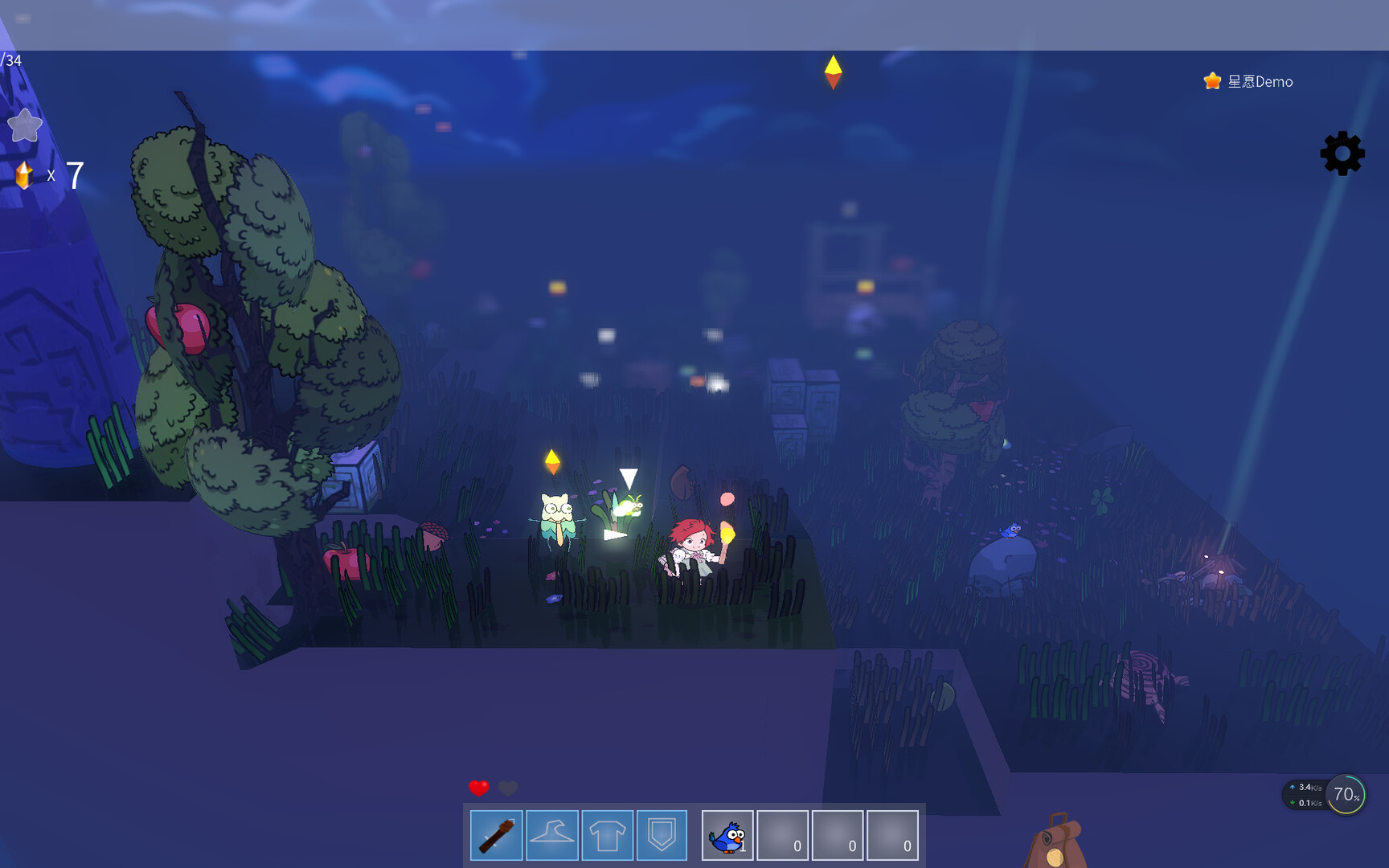Select the blue bird item in the hotbar
1389x868 pixels.
pyautogui.click(x=725, y=835)
